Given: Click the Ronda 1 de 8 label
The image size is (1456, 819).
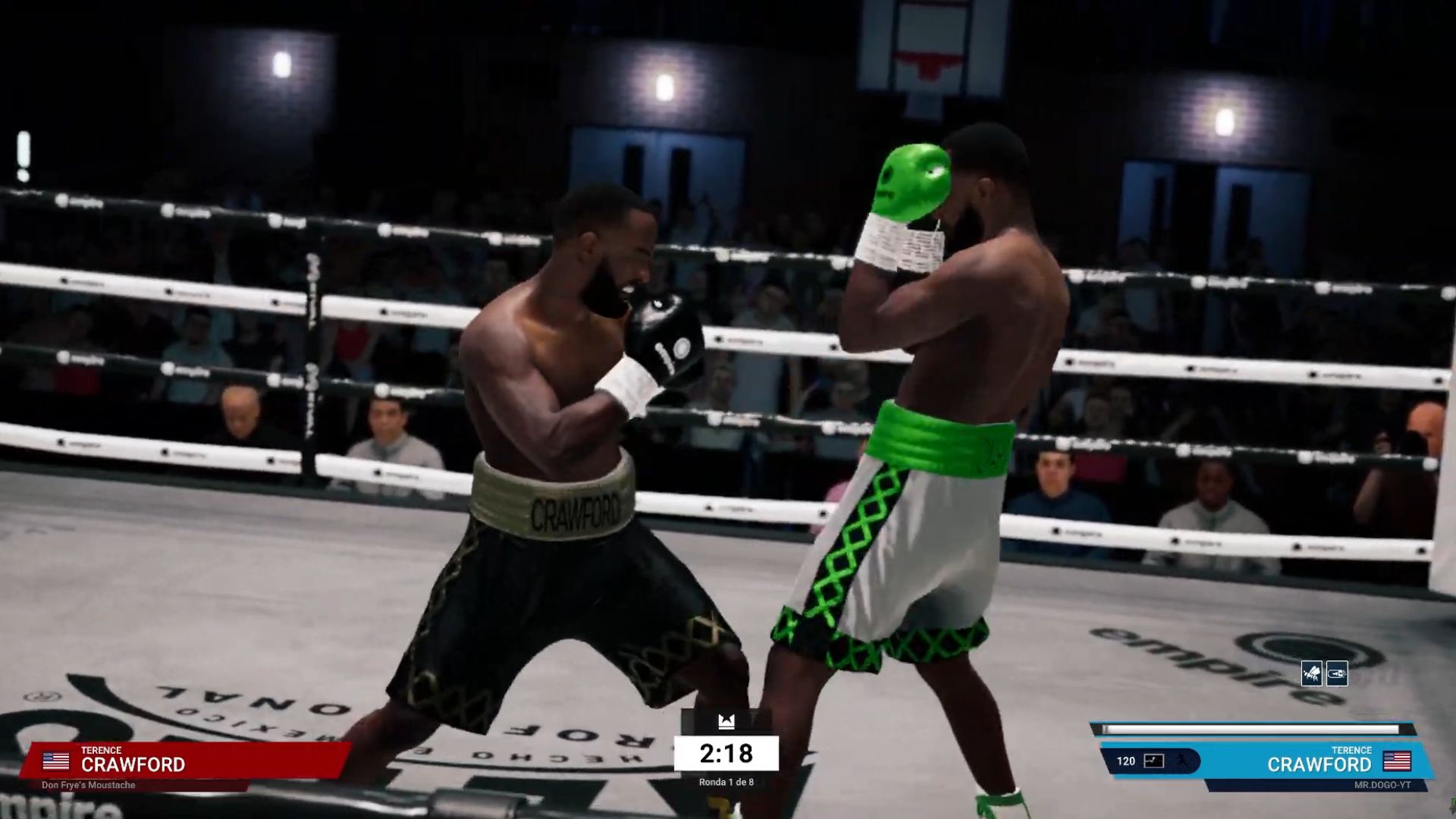Looking at the screenshot, I should pyautogui.click(x=726, y=782).
